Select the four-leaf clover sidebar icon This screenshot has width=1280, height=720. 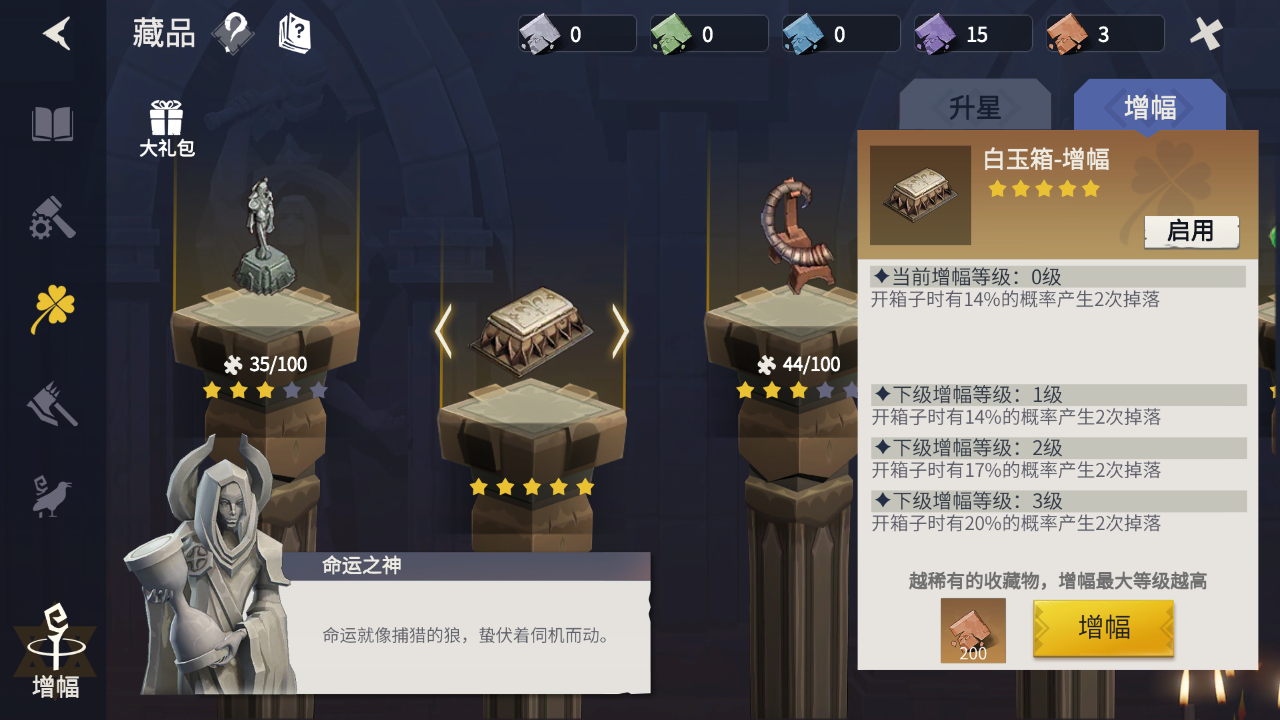53,308
